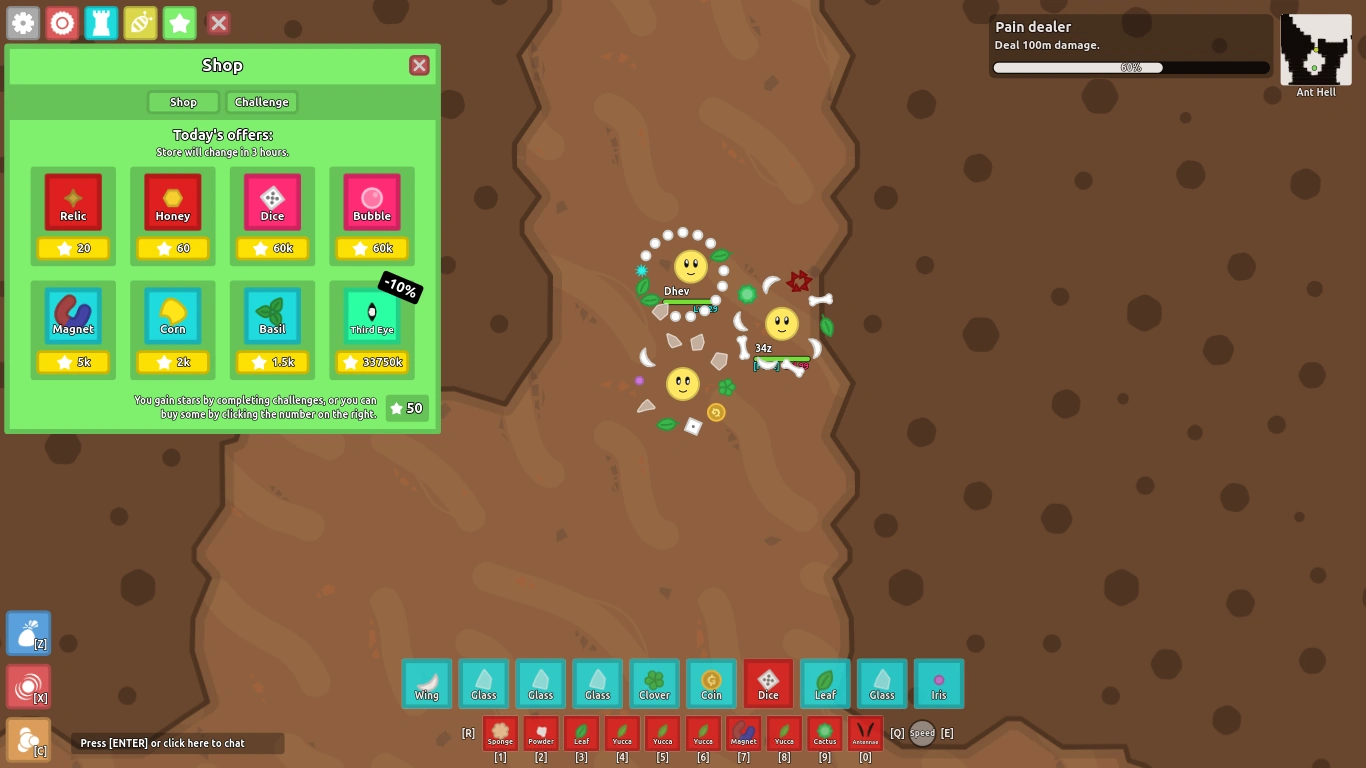Select the Cactus petal in slot 9
Viewport: 1366px width, 768px height.
824,733
